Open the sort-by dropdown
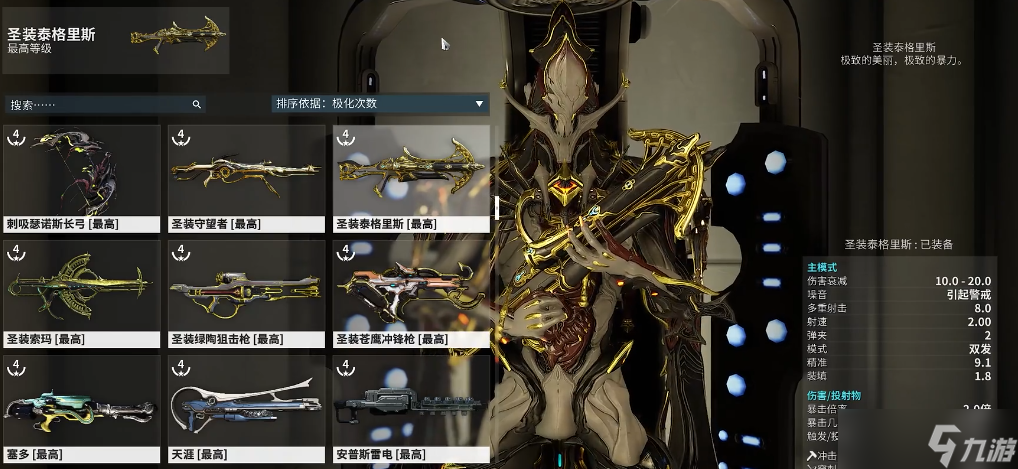 (379, 103)
